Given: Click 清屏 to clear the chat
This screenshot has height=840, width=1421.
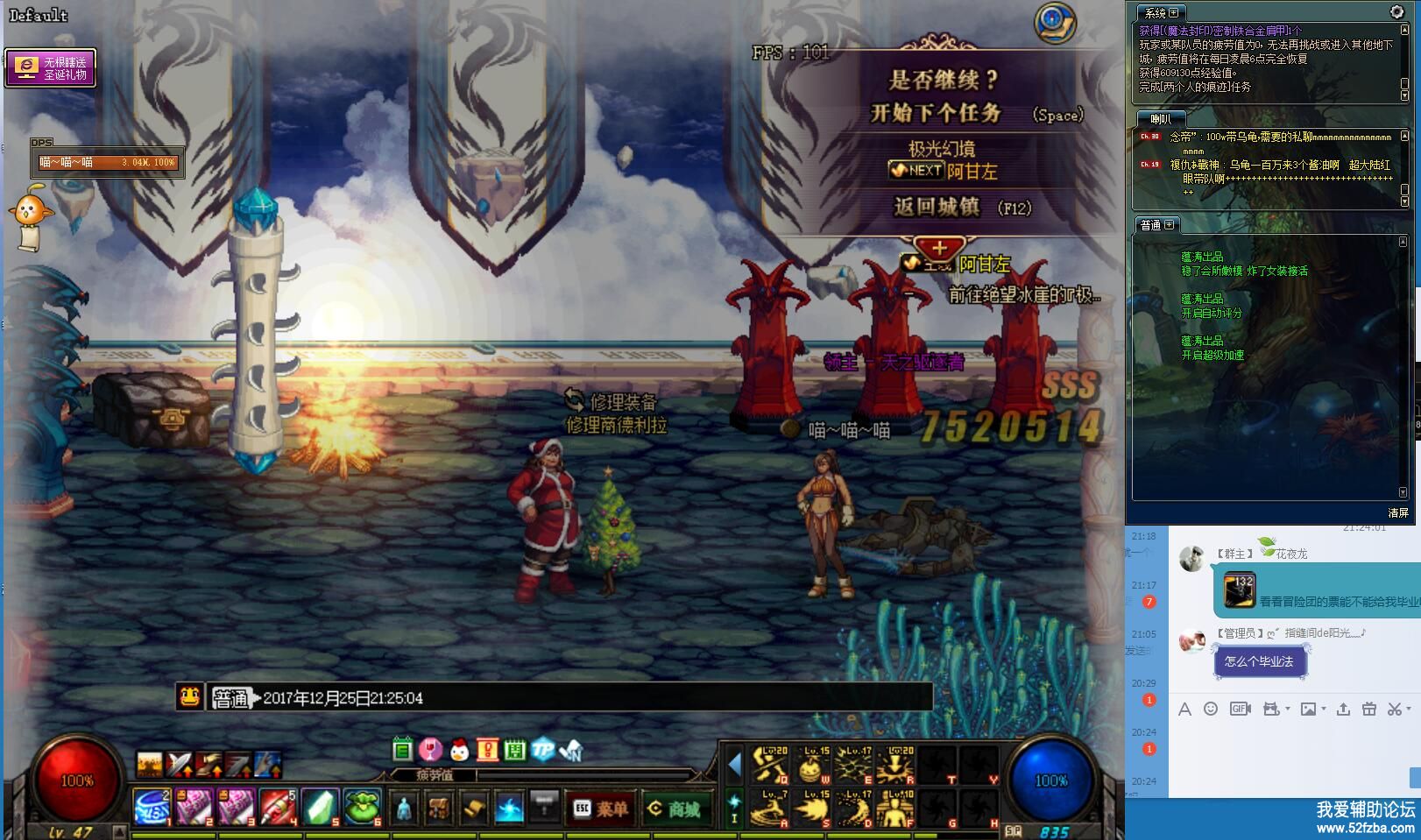Looking at the screenshot, I should (x=1397, y=513).
